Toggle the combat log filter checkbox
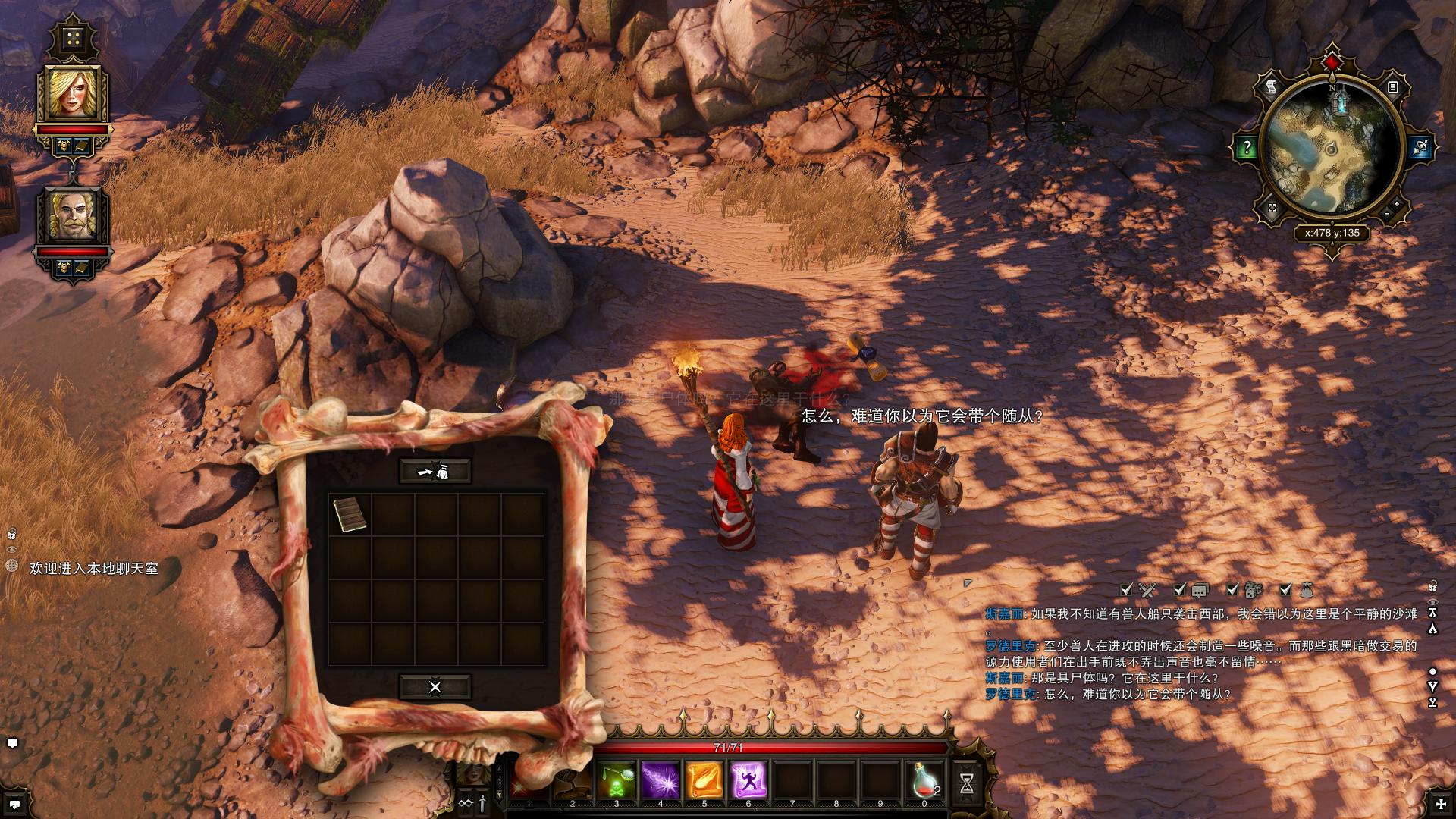 tap(1127, 589)
